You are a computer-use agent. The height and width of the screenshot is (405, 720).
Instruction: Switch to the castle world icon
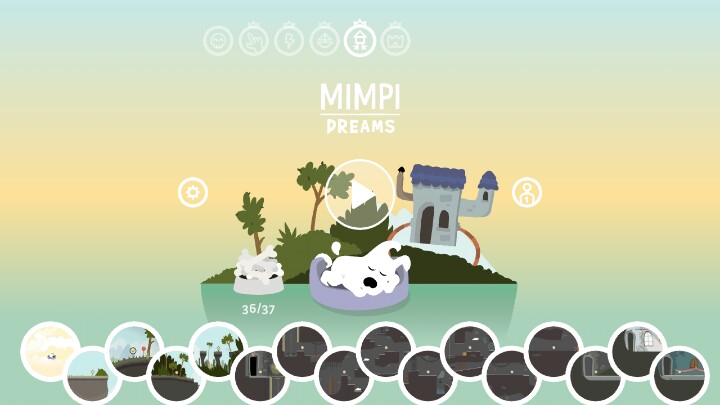tap(396, 41)
